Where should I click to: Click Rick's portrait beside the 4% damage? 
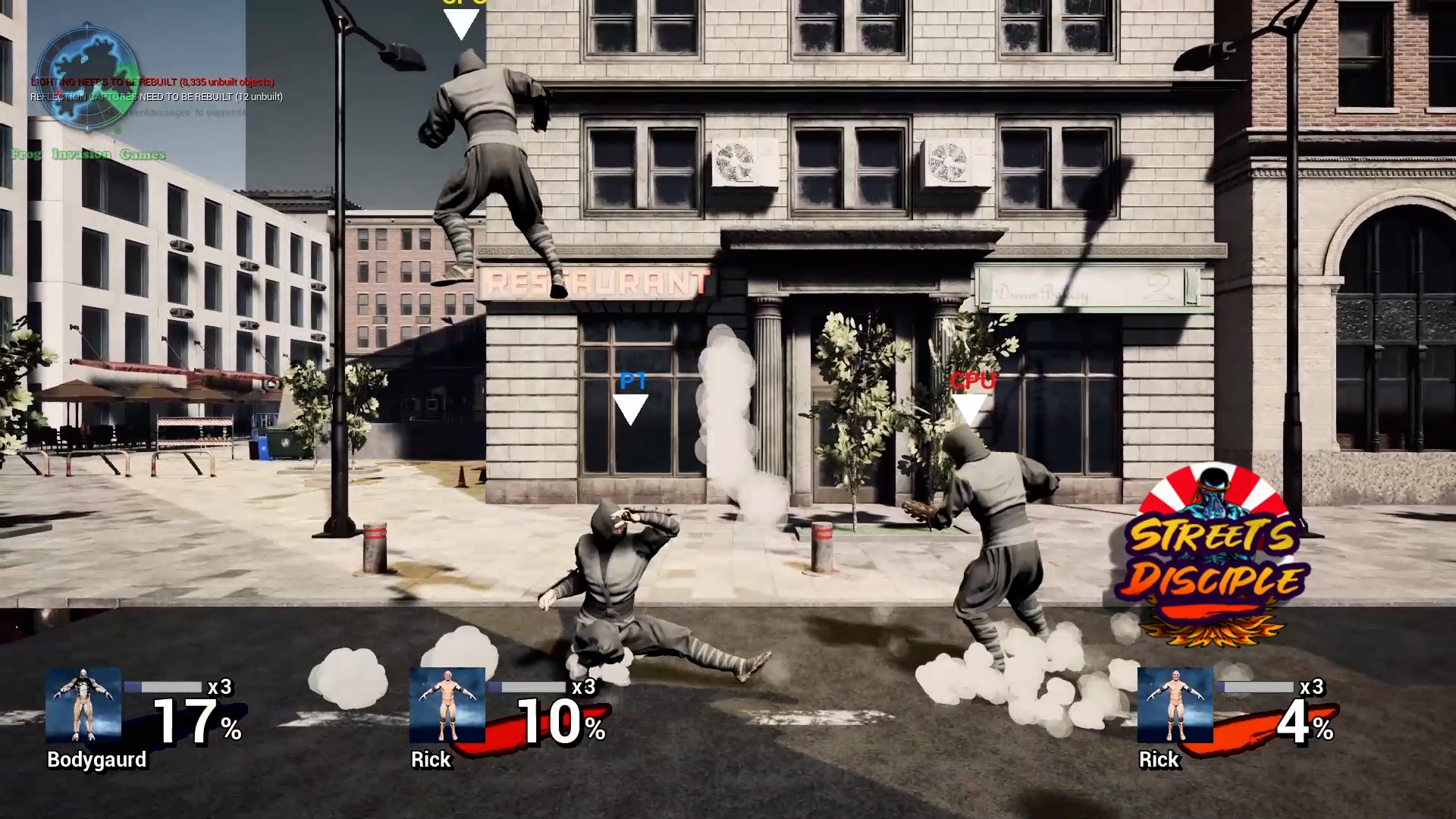[1175, 705]
